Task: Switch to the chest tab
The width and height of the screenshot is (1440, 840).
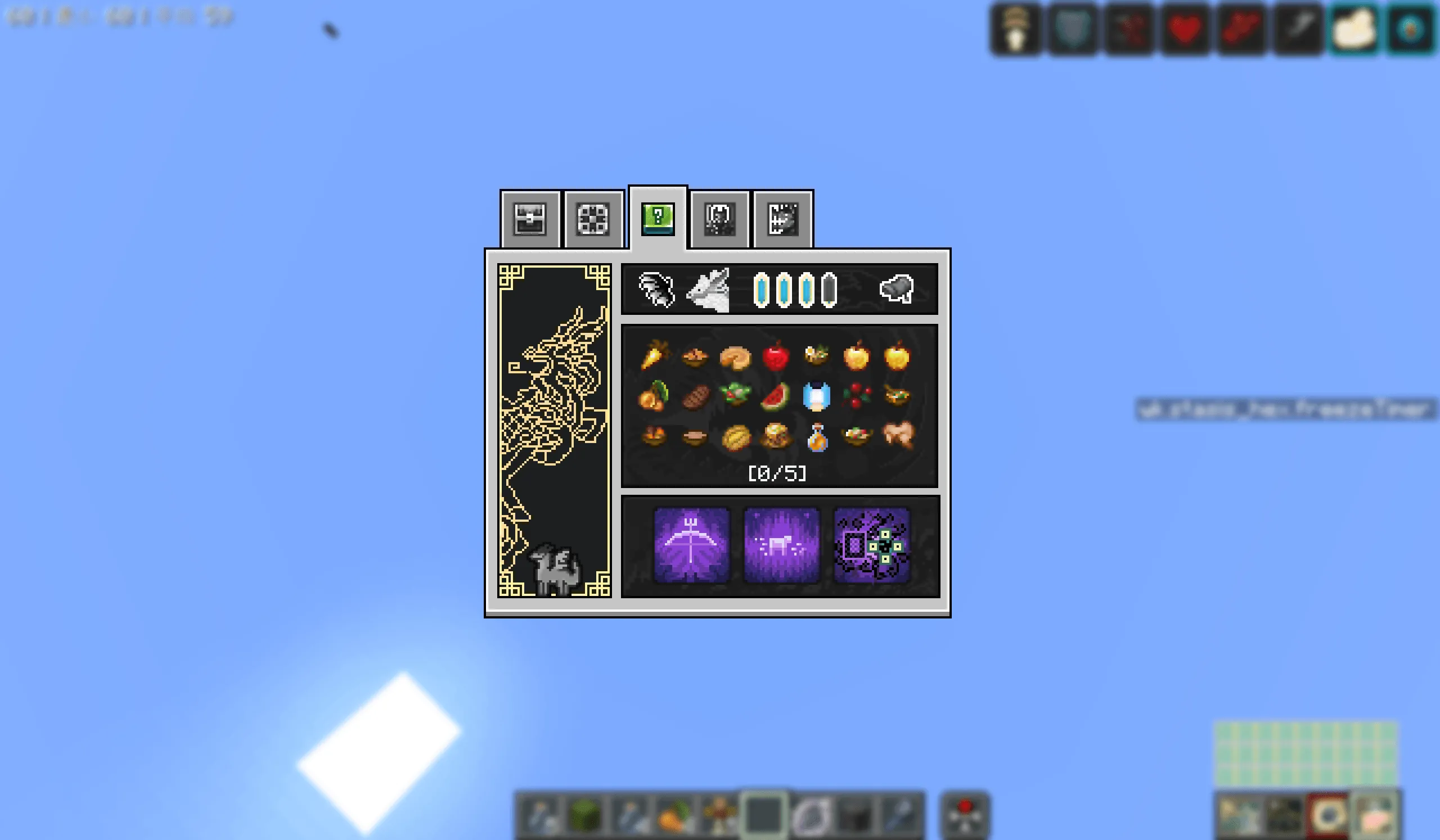Action: coord(530,220)
